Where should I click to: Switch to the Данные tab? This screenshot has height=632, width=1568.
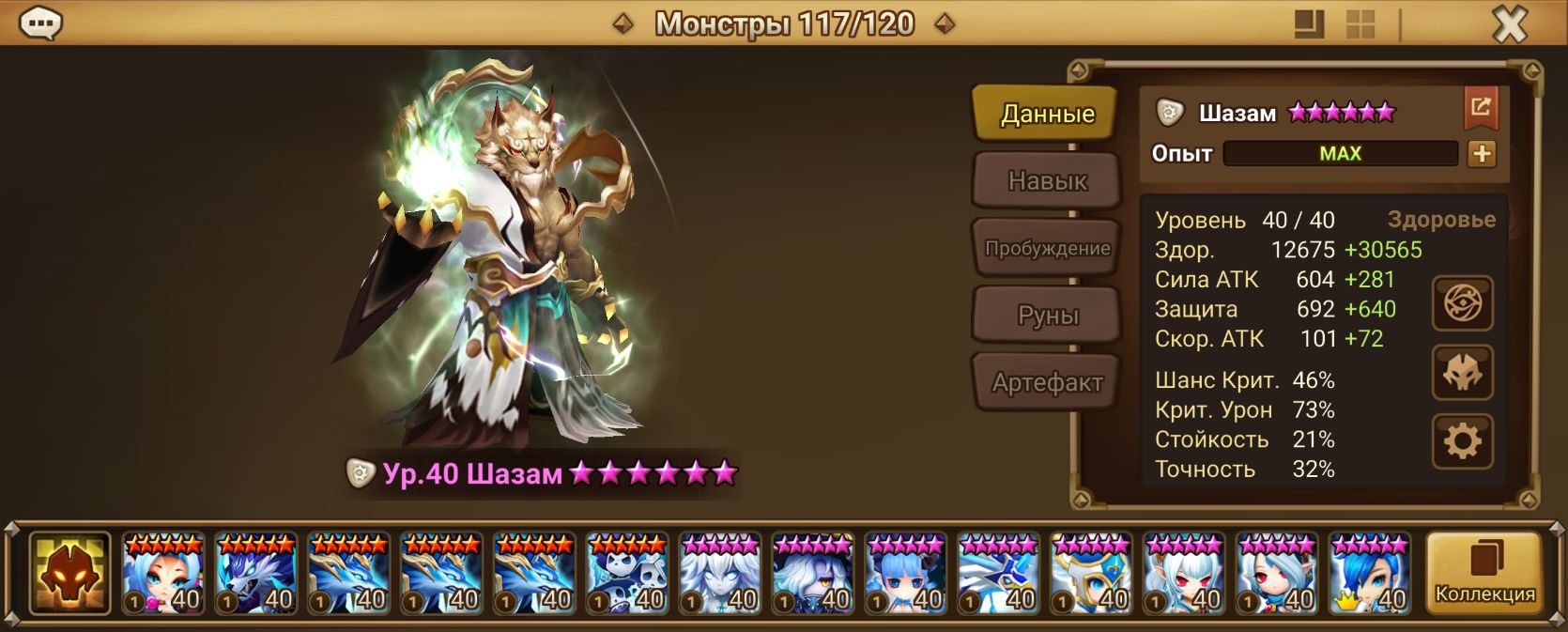[x=1047, y=114]
